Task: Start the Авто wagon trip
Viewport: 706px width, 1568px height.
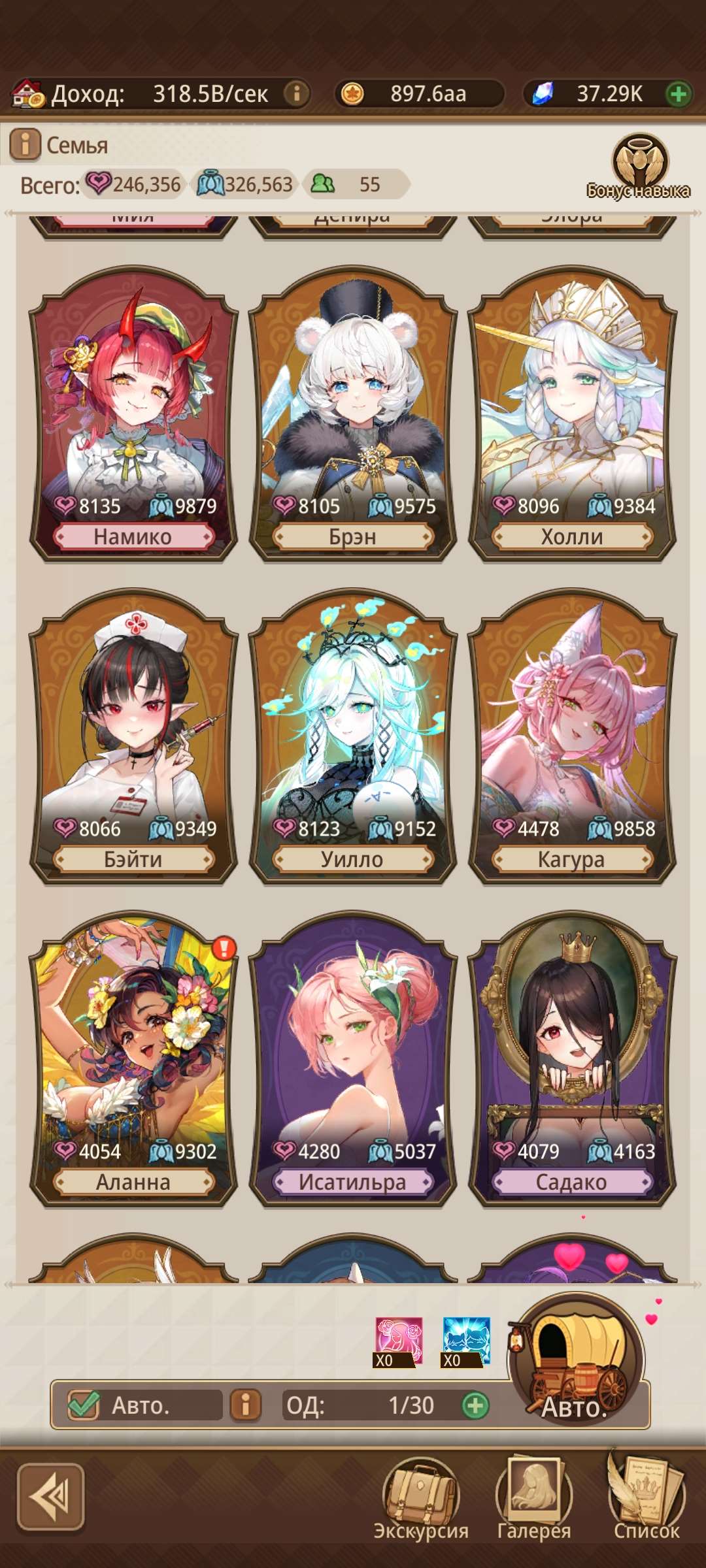Action: (577, 1364)
